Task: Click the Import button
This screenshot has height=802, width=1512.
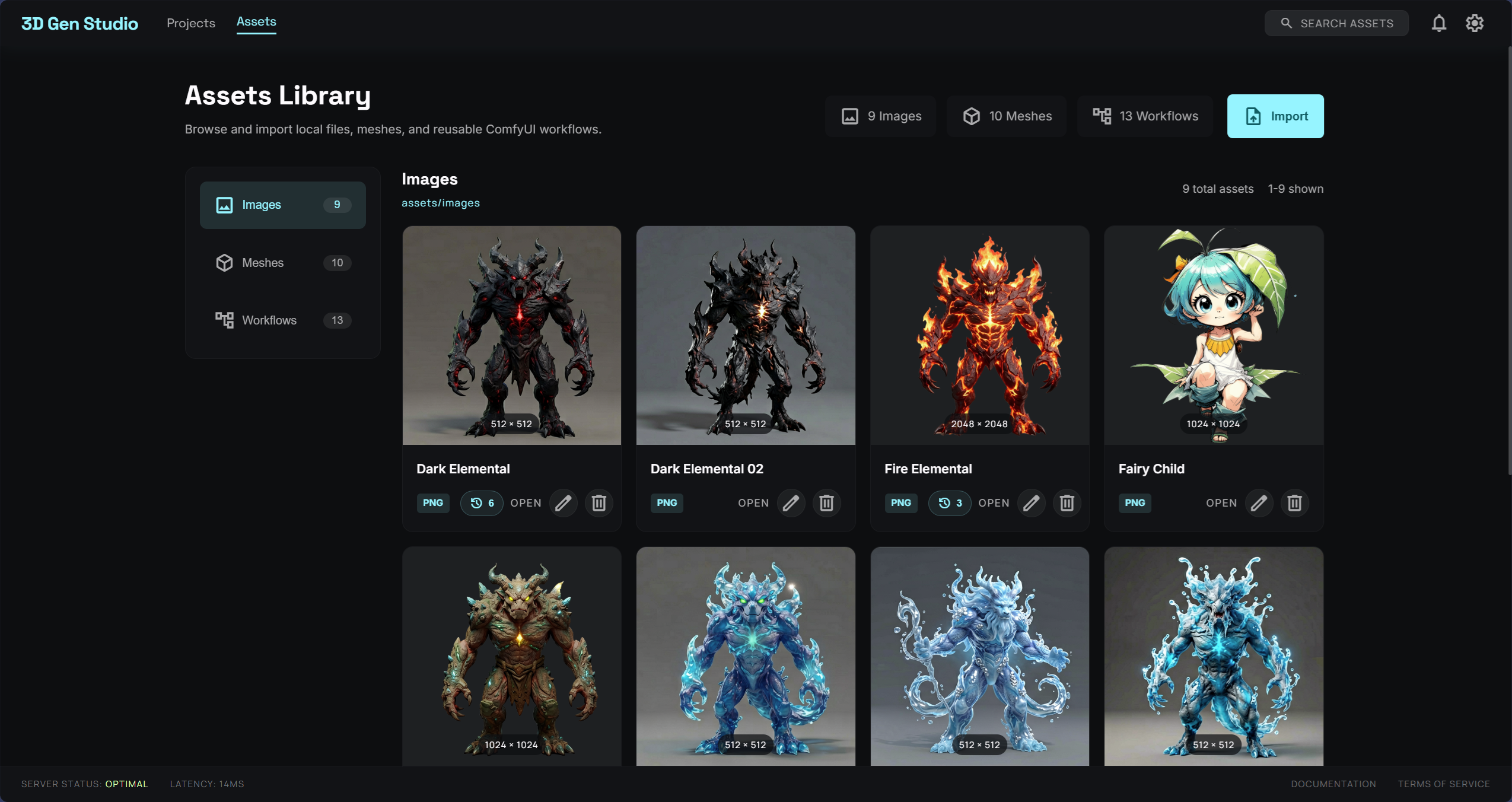Action: coord(1275,116)
